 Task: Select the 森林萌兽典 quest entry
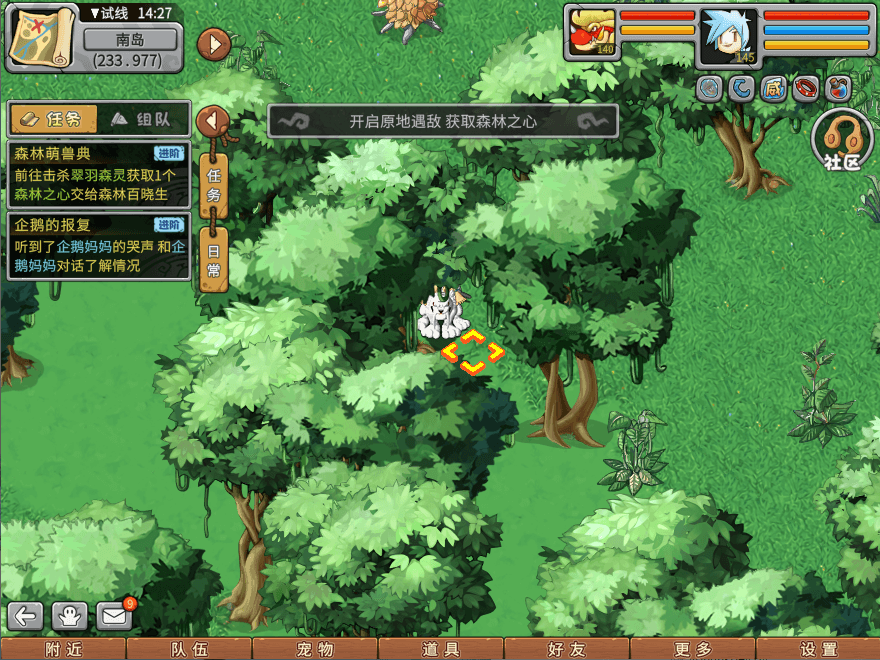point(98,173)
